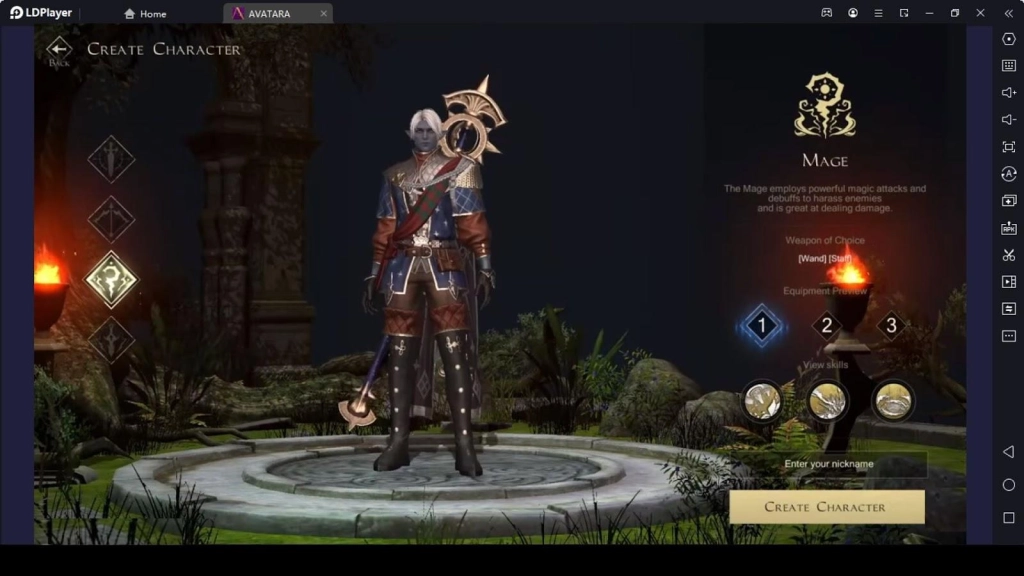
Task: Select the sword class icon
Action: (111, 159)
